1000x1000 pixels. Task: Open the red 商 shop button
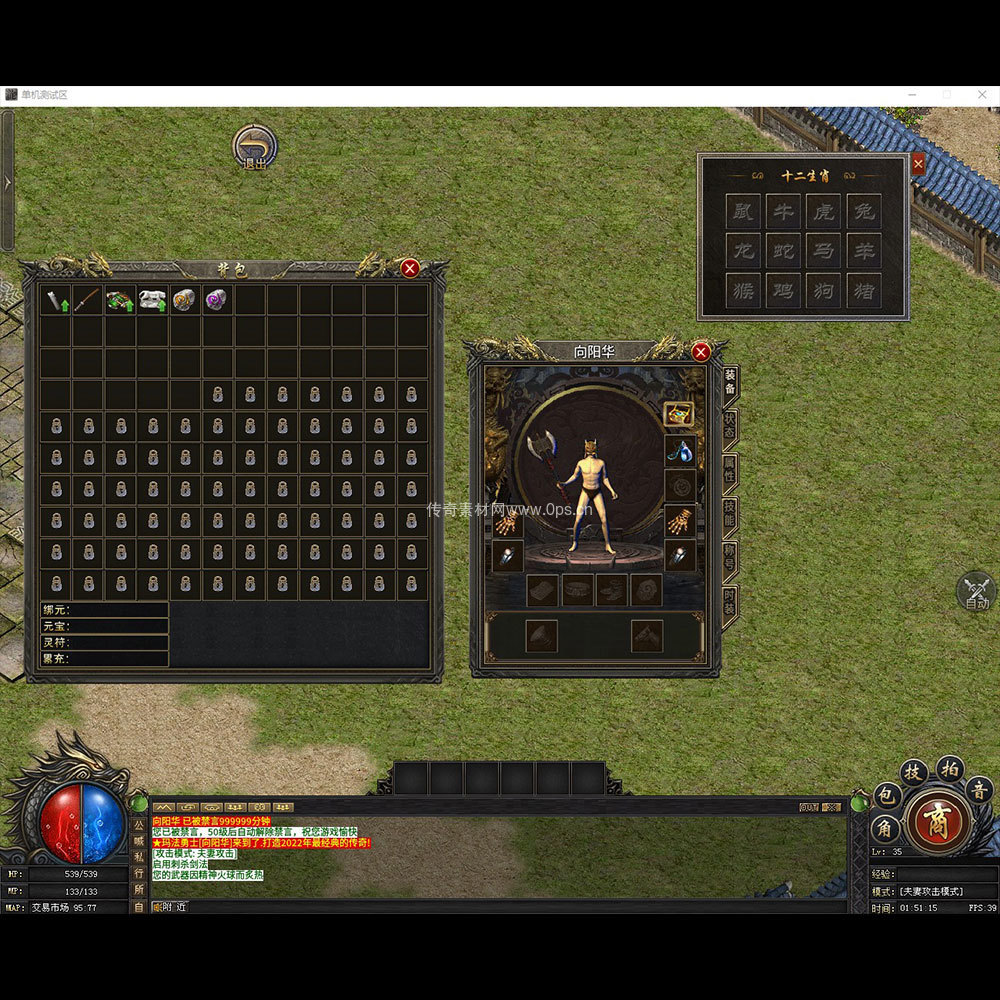coord(939,821)
